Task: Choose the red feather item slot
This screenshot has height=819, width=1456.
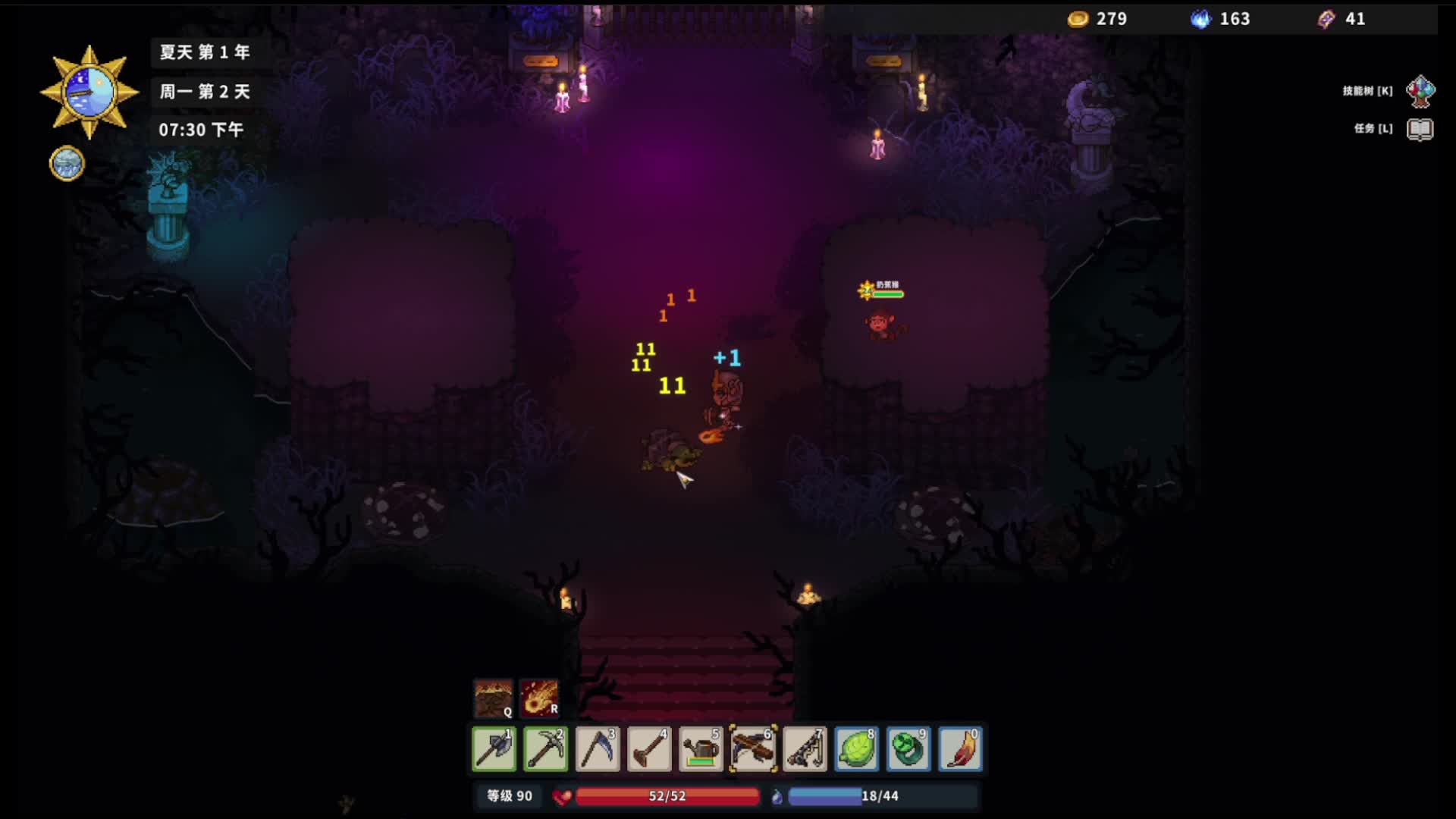Action: tap(960, 749)
